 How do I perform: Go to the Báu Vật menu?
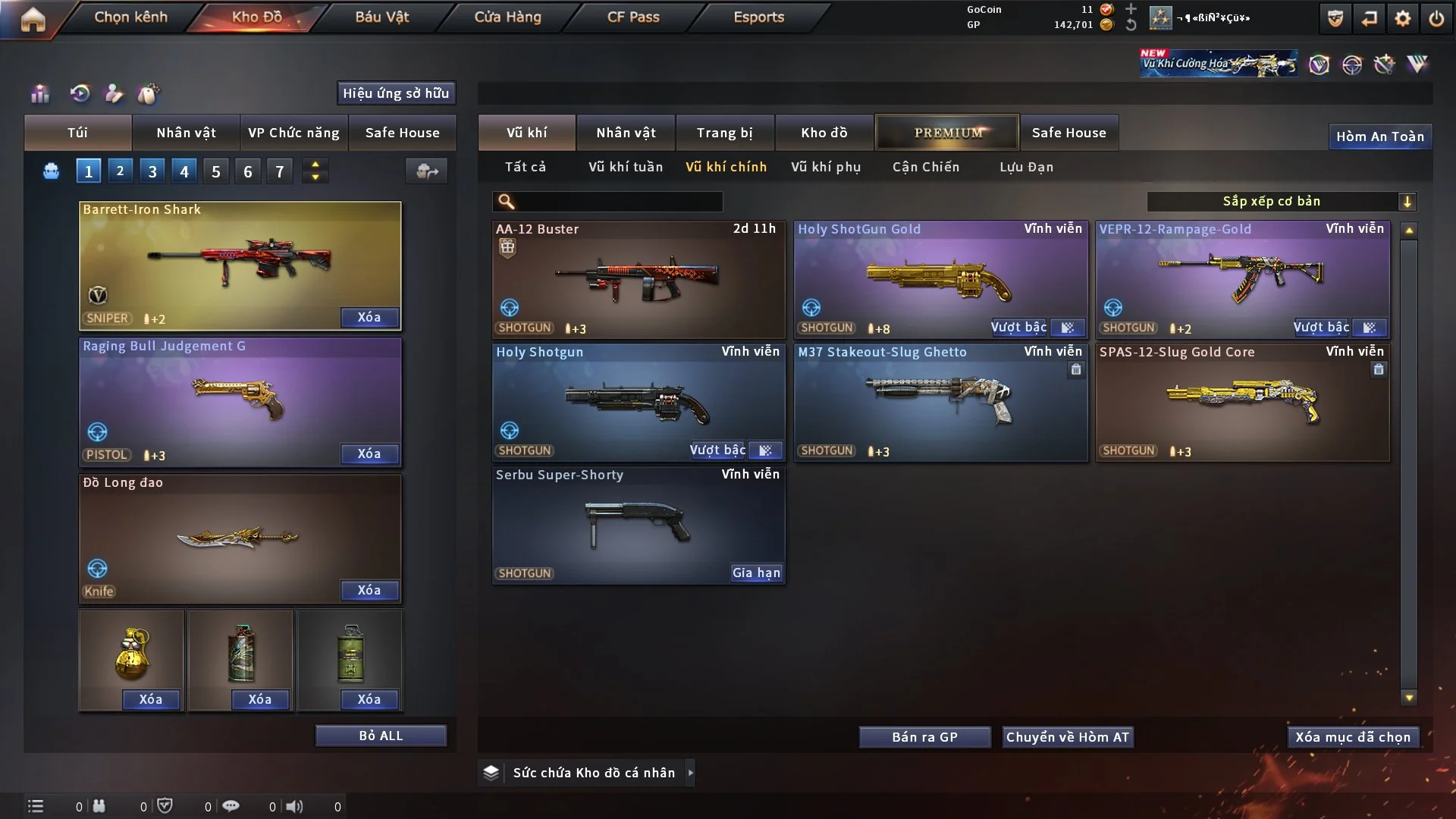click(x=381, y=17)
